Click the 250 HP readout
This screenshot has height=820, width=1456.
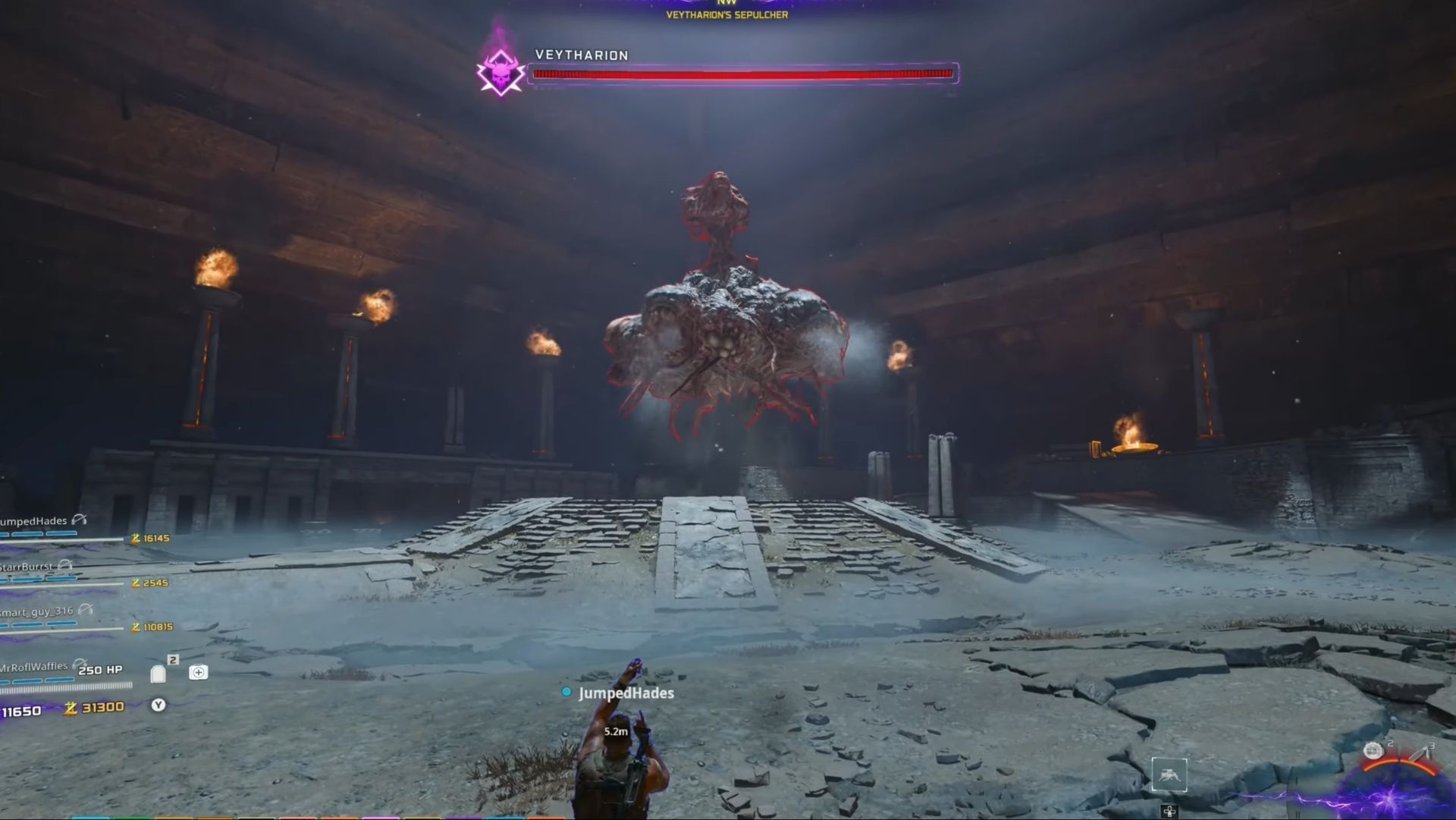99,671
